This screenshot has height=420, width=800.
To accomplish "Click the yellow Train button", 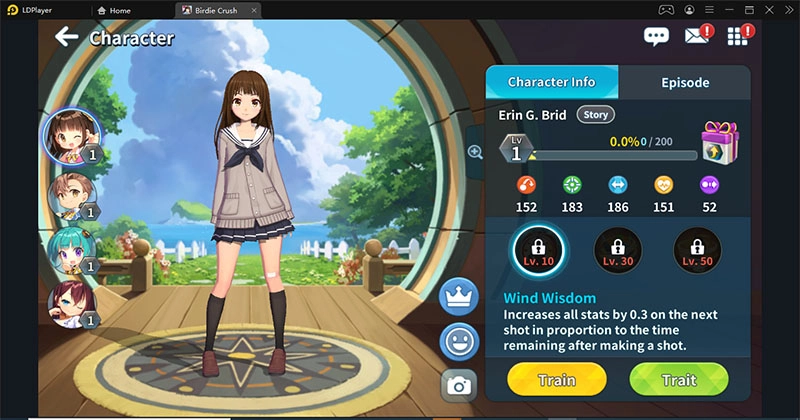I will pyautogui.click(x=556, y=380).
